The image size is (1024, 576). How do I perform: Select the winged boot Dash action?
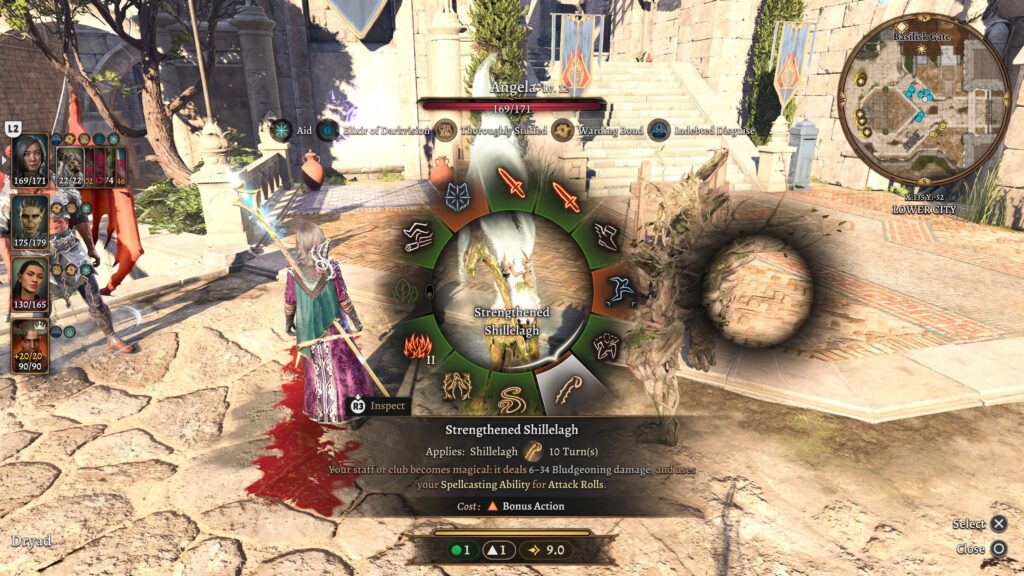point(605,236)
